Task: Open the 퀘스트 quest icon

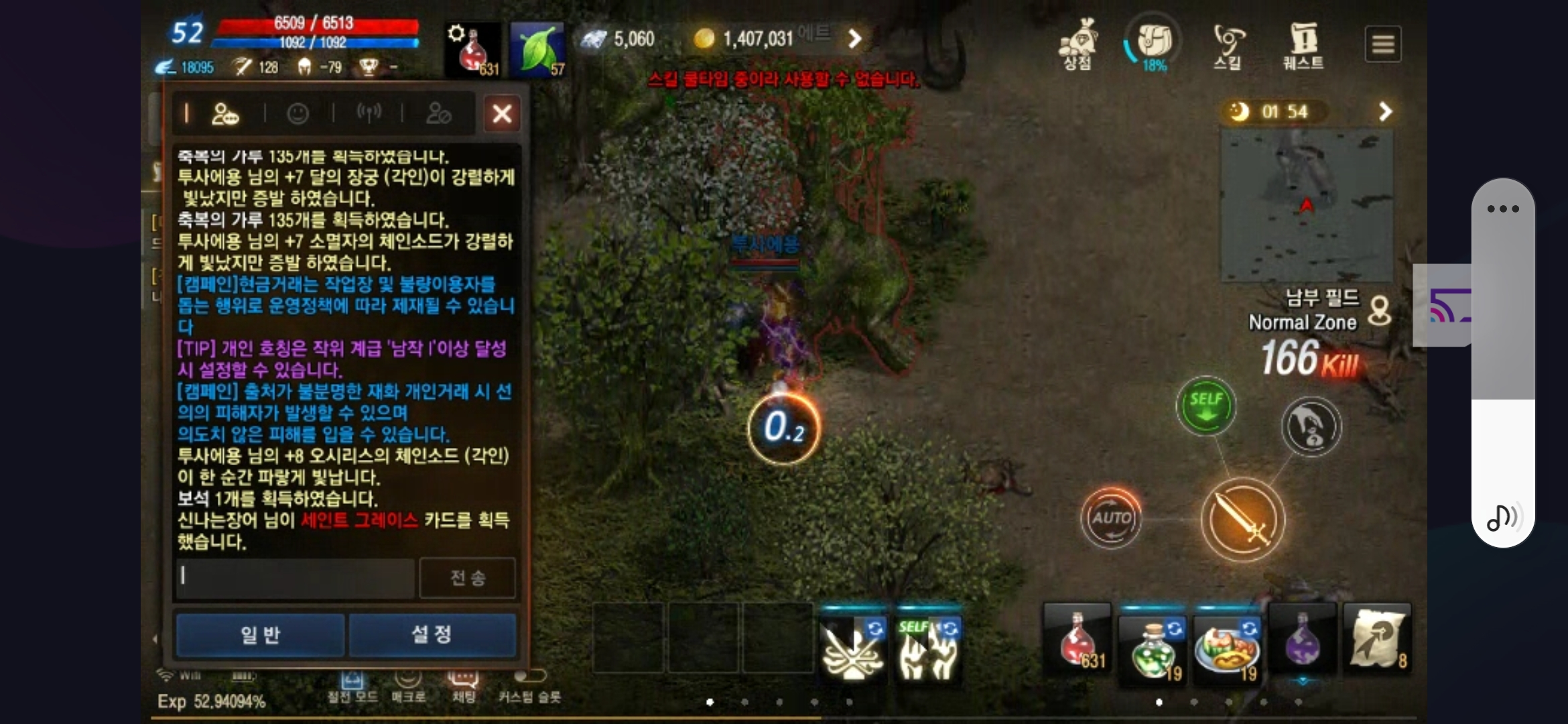Action: pyautogui.click(x=1302, y=44)
